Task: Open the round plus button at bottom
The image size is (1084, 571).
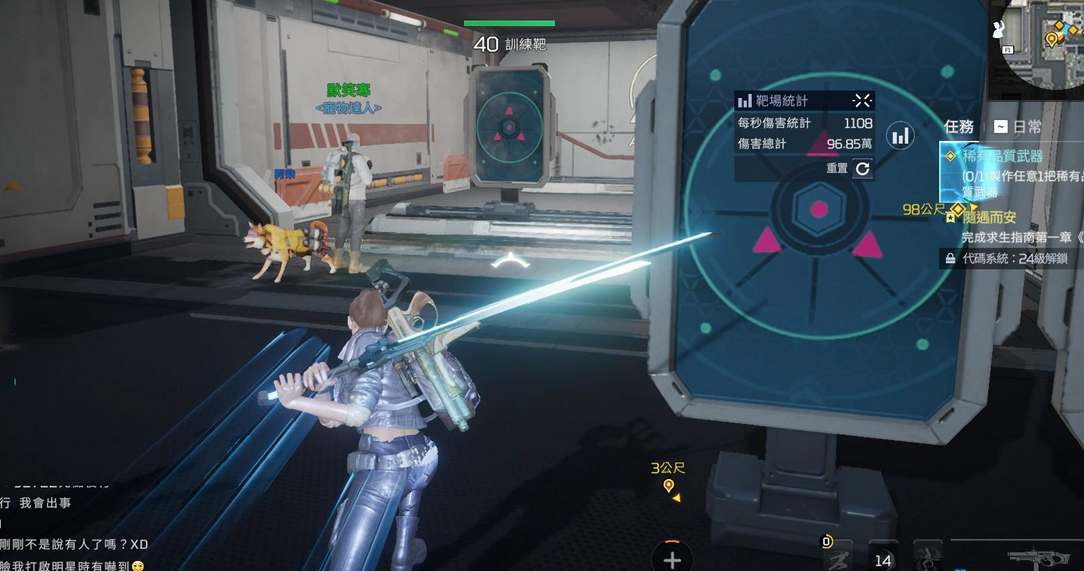Action: tap(672, 558)
